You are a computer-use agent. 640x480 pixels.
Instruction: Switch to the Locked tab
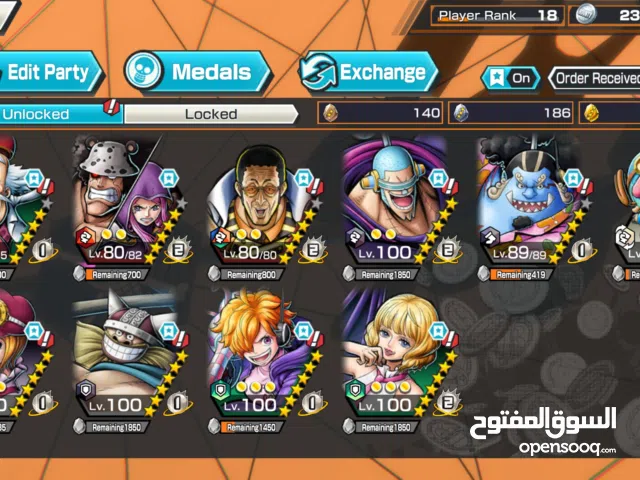211,114
